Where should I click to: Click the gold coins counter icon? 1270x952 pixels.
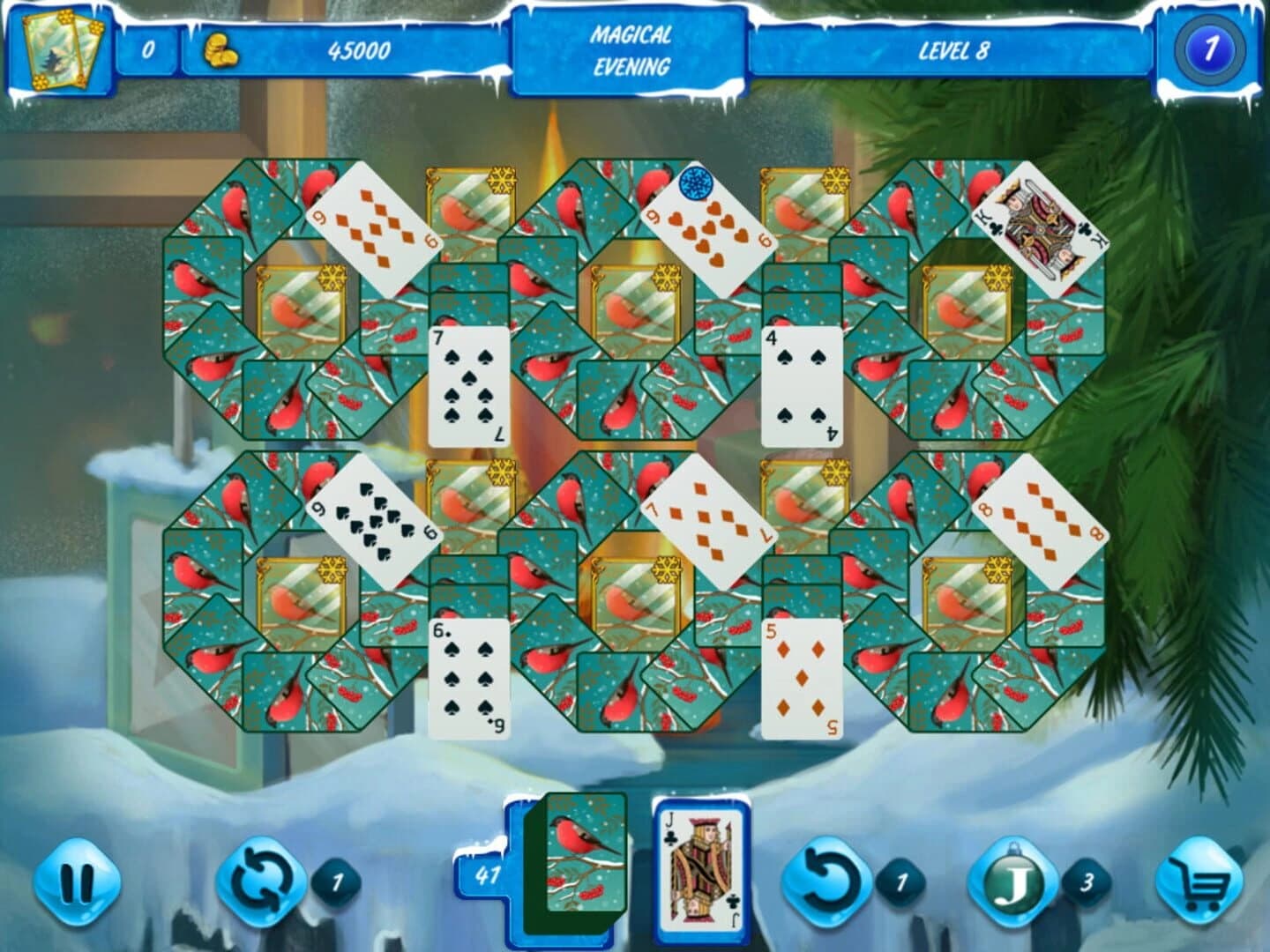coord(222,51)
